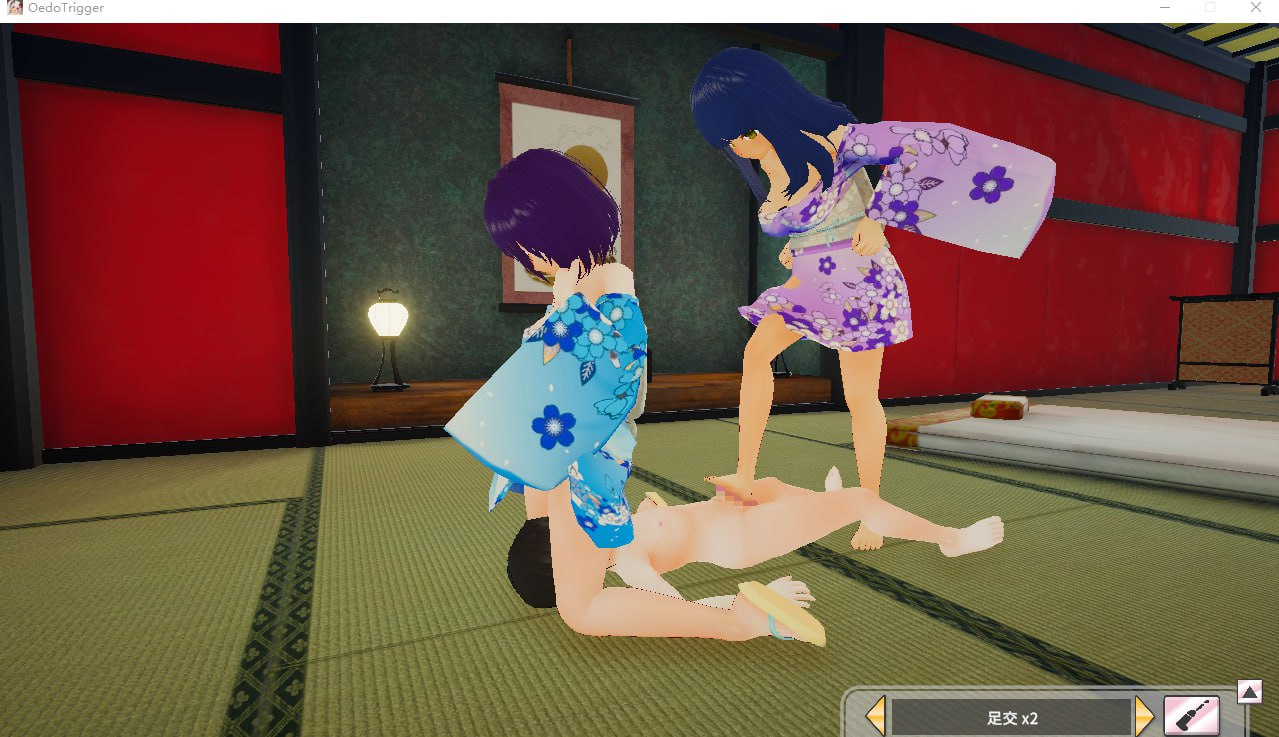Close the OedoTrigger window
Viewport: 1279px width, 737px height.
point(1255,8)
